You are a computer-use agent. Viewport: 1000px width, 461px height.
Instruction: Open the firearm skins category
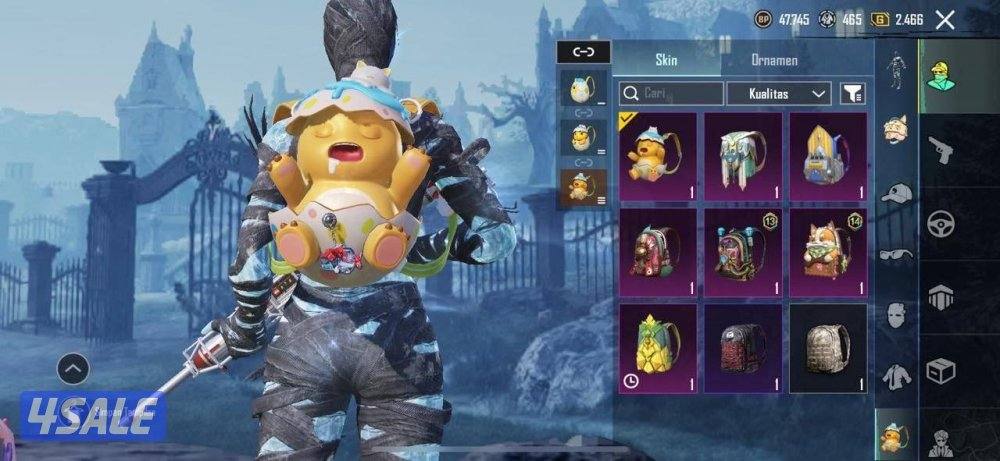(940, 152)
